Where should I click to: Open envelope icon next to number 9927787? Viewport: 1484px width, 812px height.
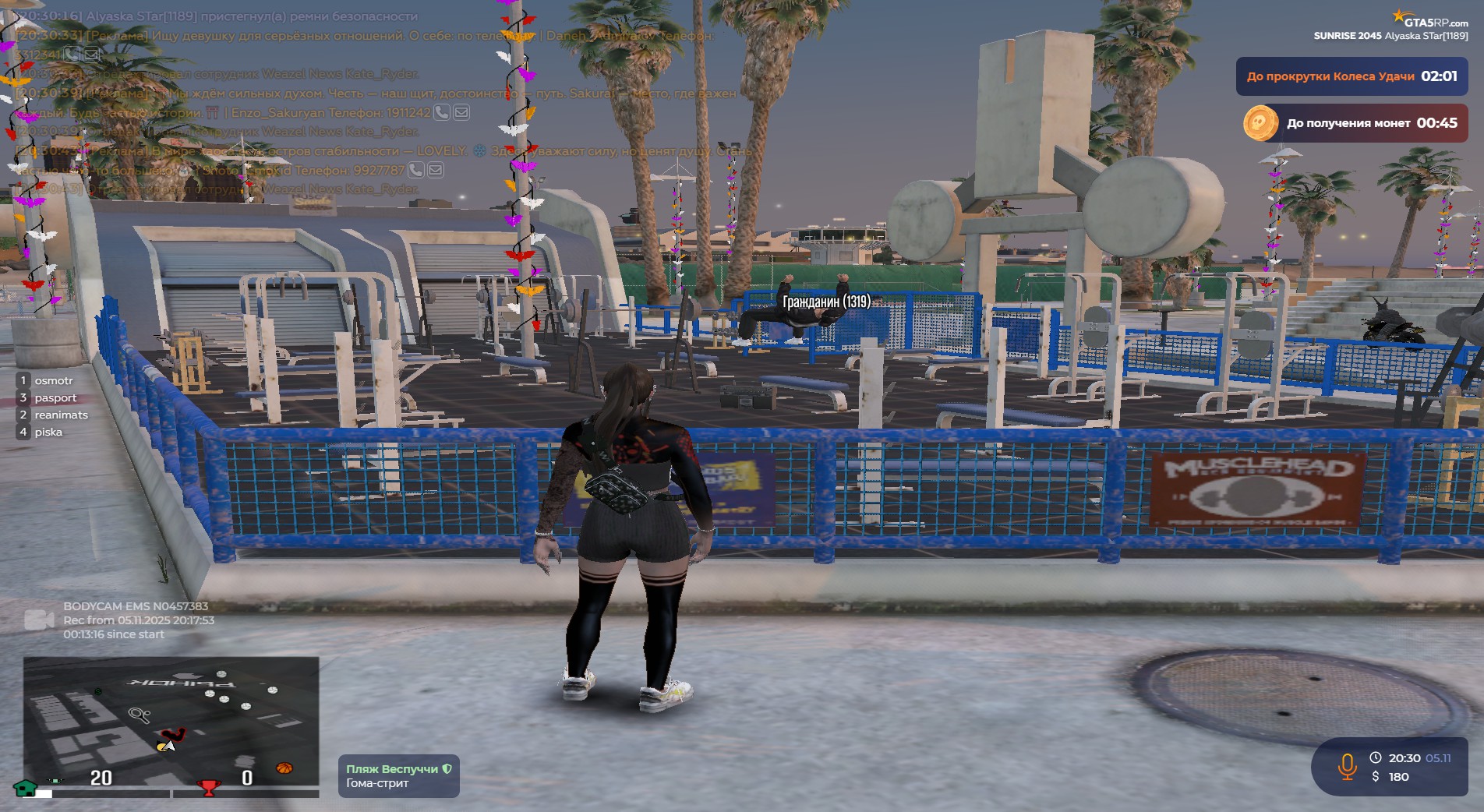436,170
